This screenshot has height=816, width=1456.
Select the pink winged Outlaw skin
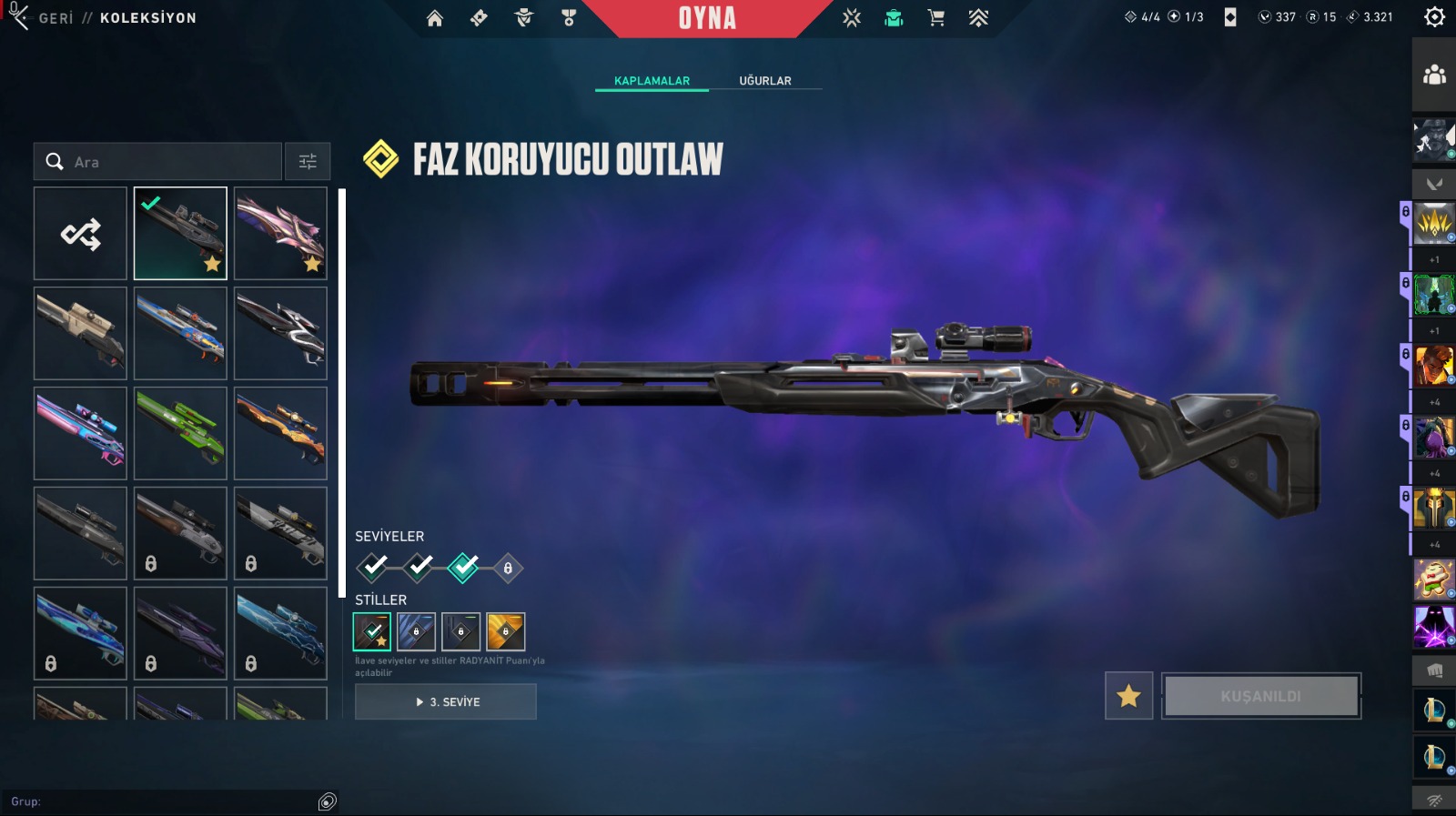pyautogui.click(x=280, y=234)
